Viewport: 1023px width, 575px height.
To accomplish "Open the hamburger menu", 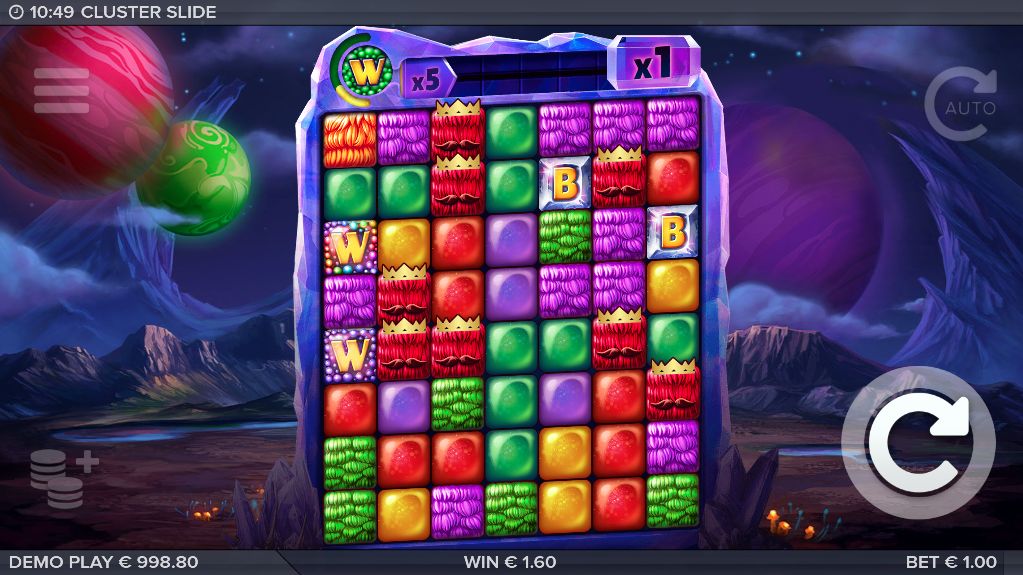I will pyautogui.click(x=62, y=92).
